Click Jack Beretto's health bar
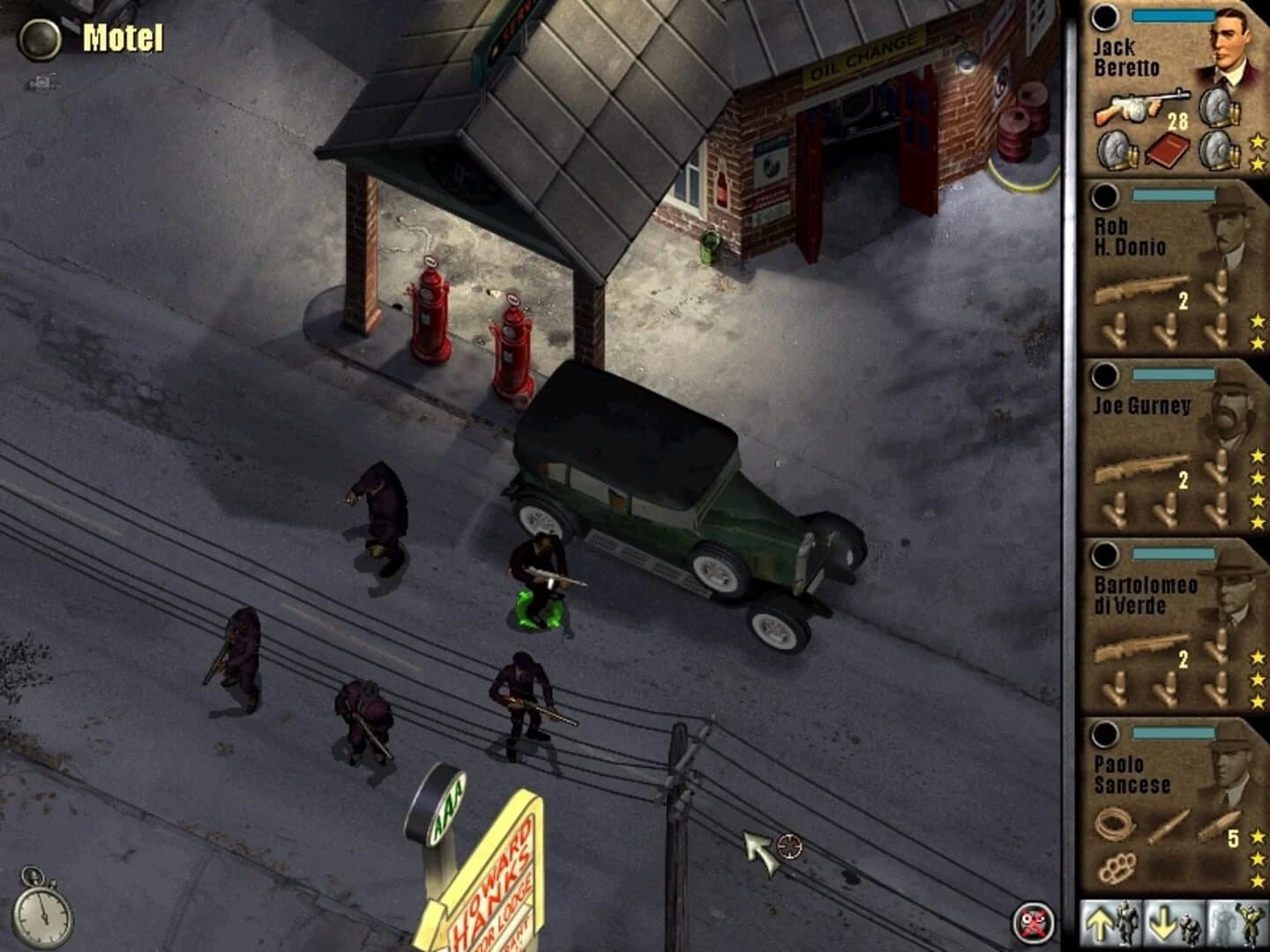Screen dimensions: 1270x952 (1172, 15)
